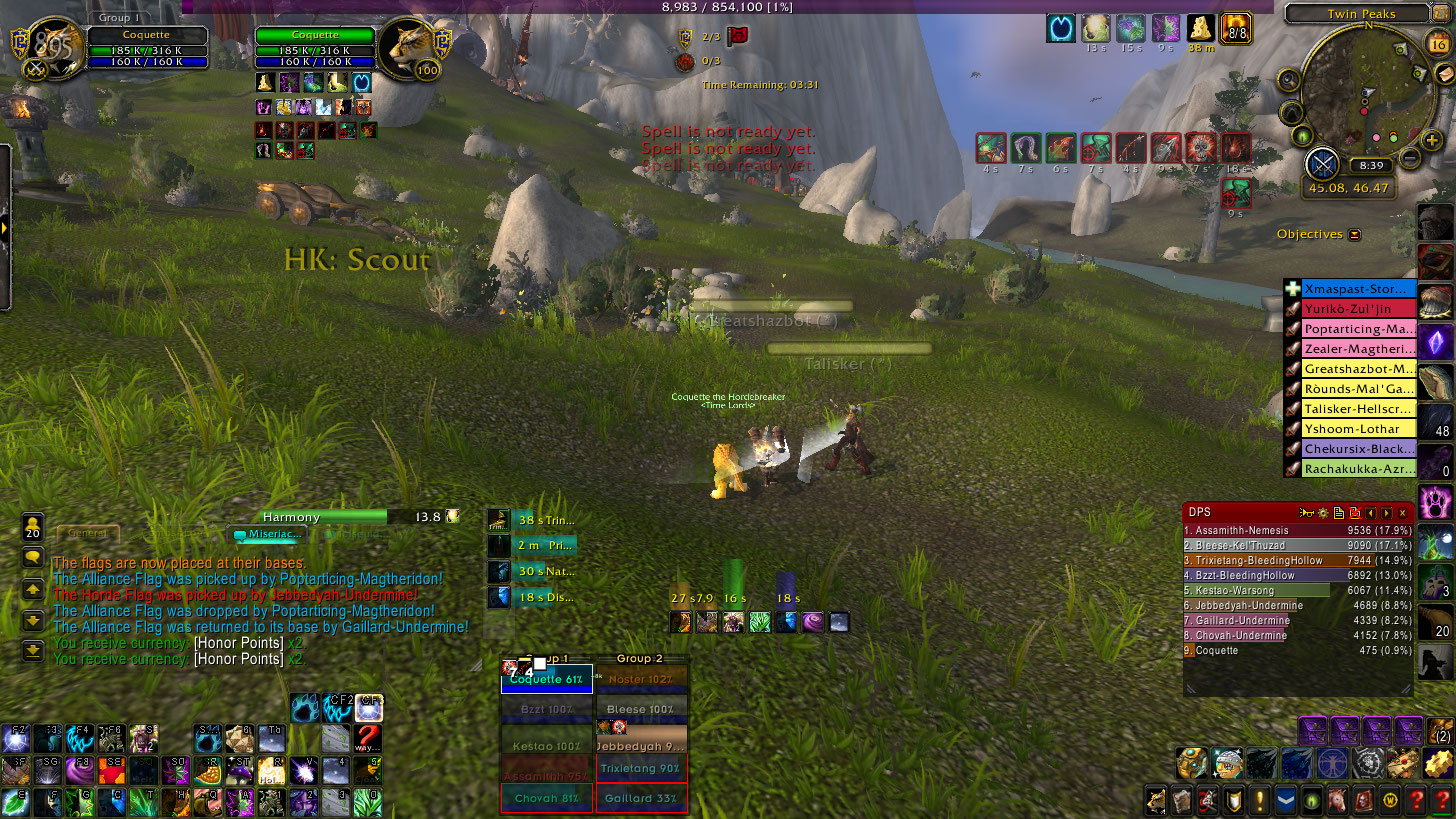
Task: Close the DPS meter window
Action: (1403, 513)
